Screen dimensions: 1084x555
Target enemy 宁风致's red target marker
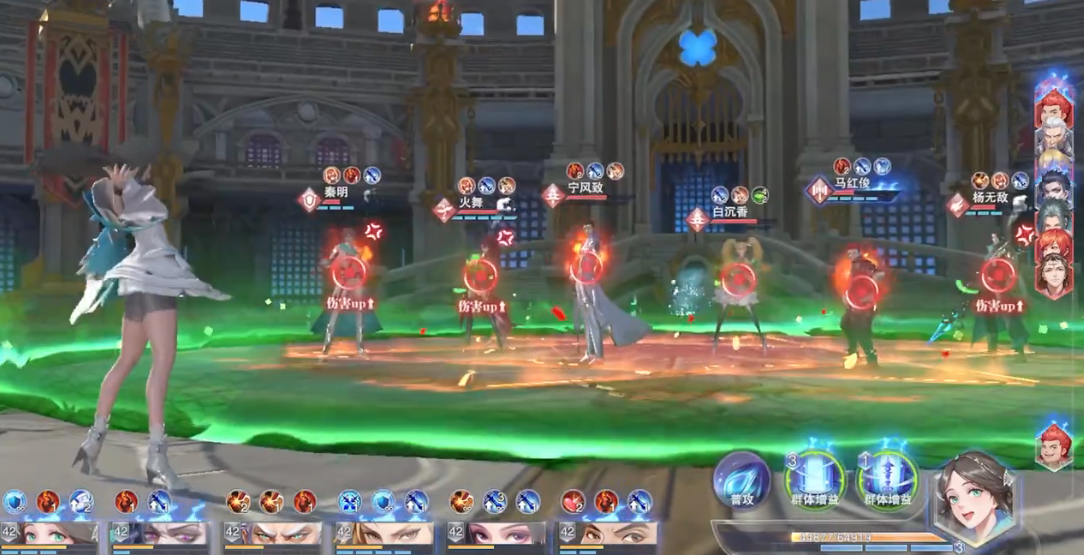tap(585, 268)
